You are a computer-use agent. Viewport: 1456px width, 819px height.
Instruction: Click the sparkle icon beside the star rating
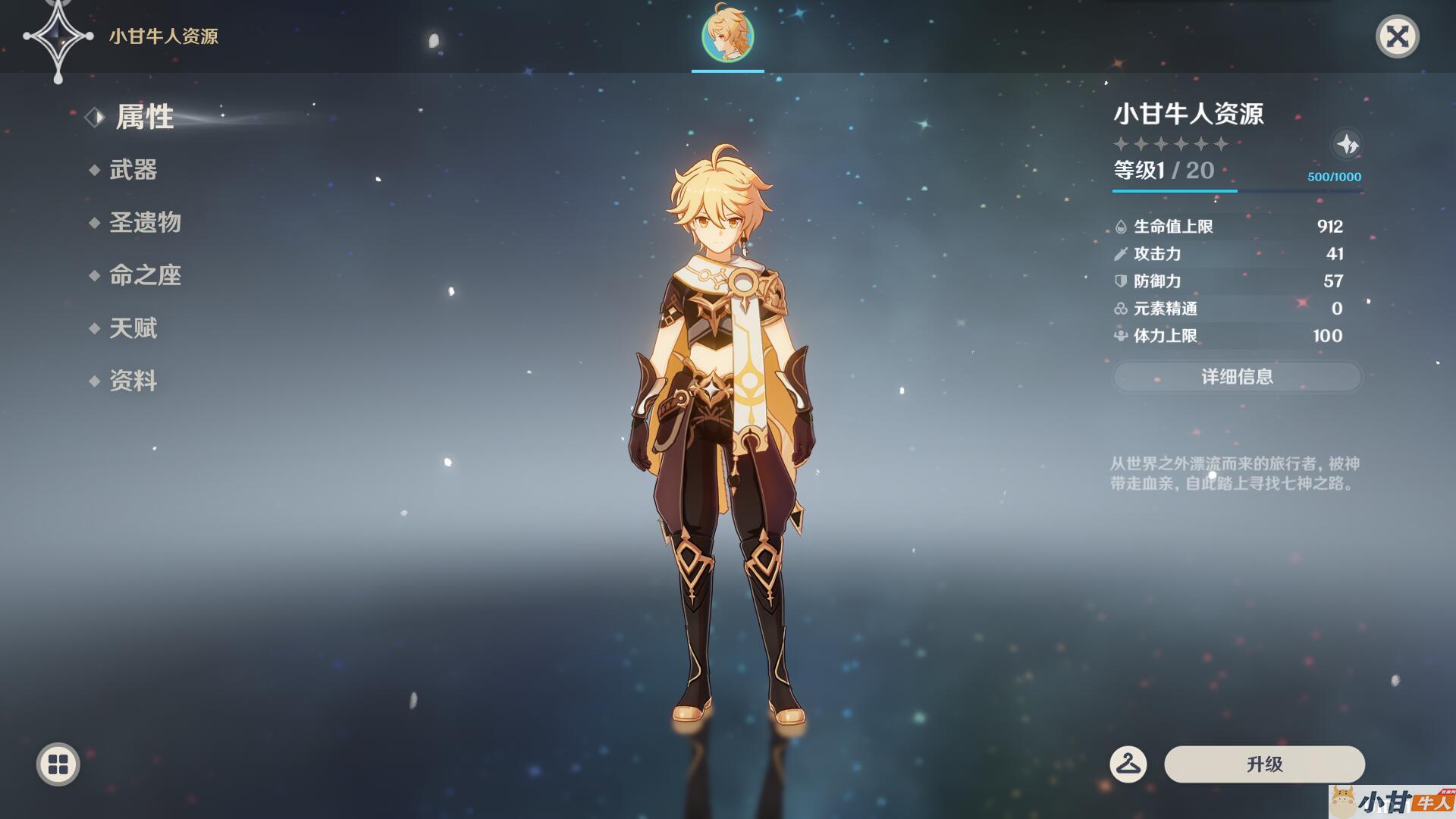pyautogui.click(x=1347, y=144)
